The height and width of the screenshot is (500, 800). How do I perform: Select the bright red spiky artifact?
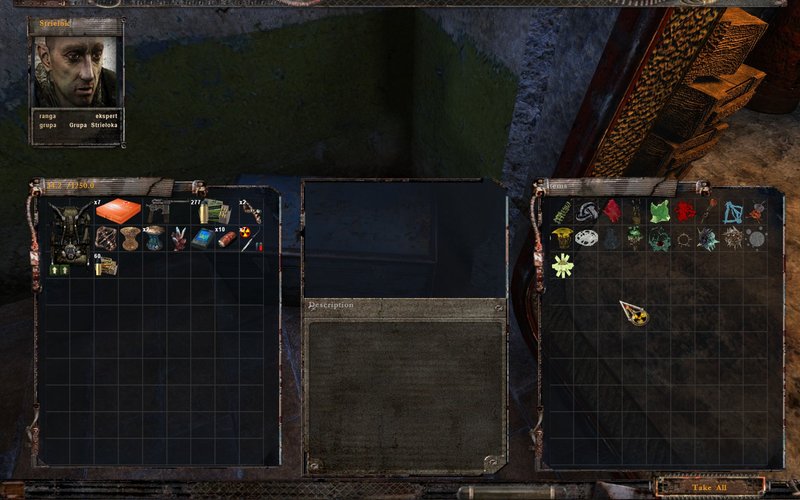pos(684,211)
